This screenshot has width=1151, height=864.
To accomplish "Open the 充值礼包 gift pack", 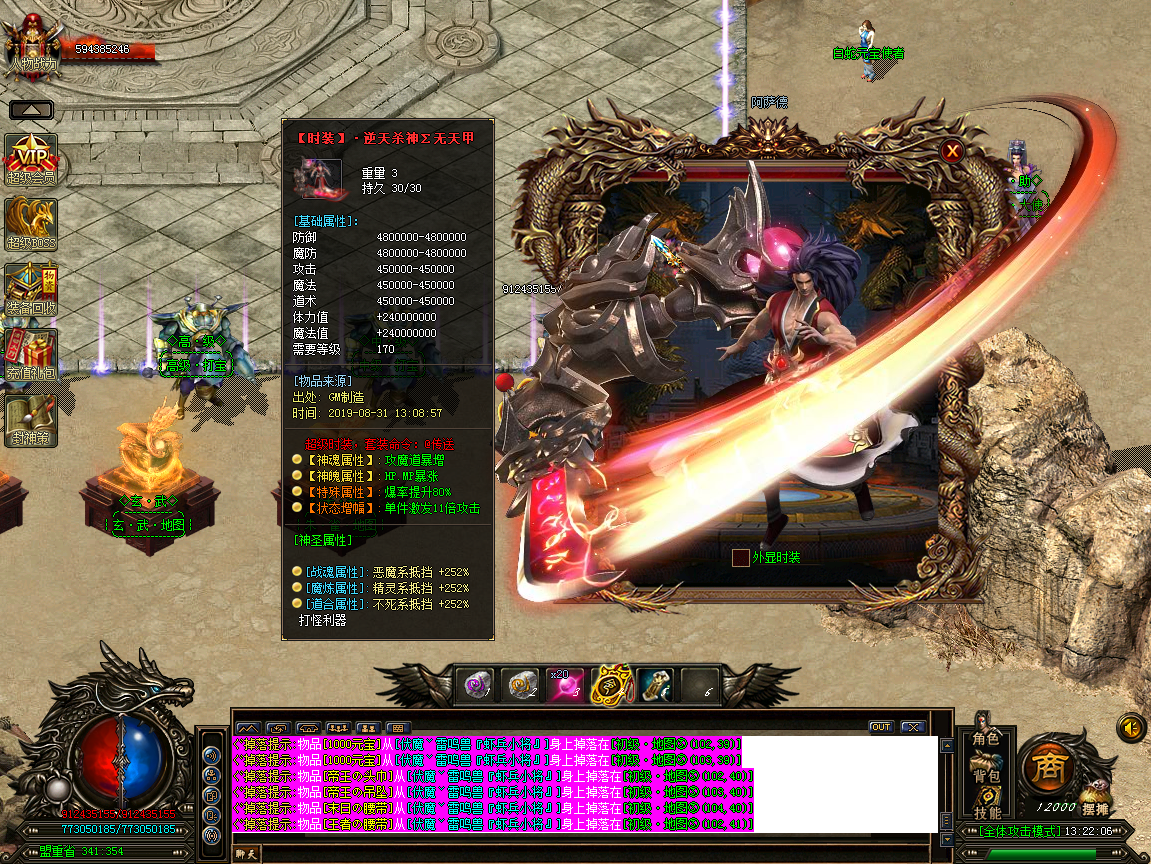I will click(x=31, y=354).
